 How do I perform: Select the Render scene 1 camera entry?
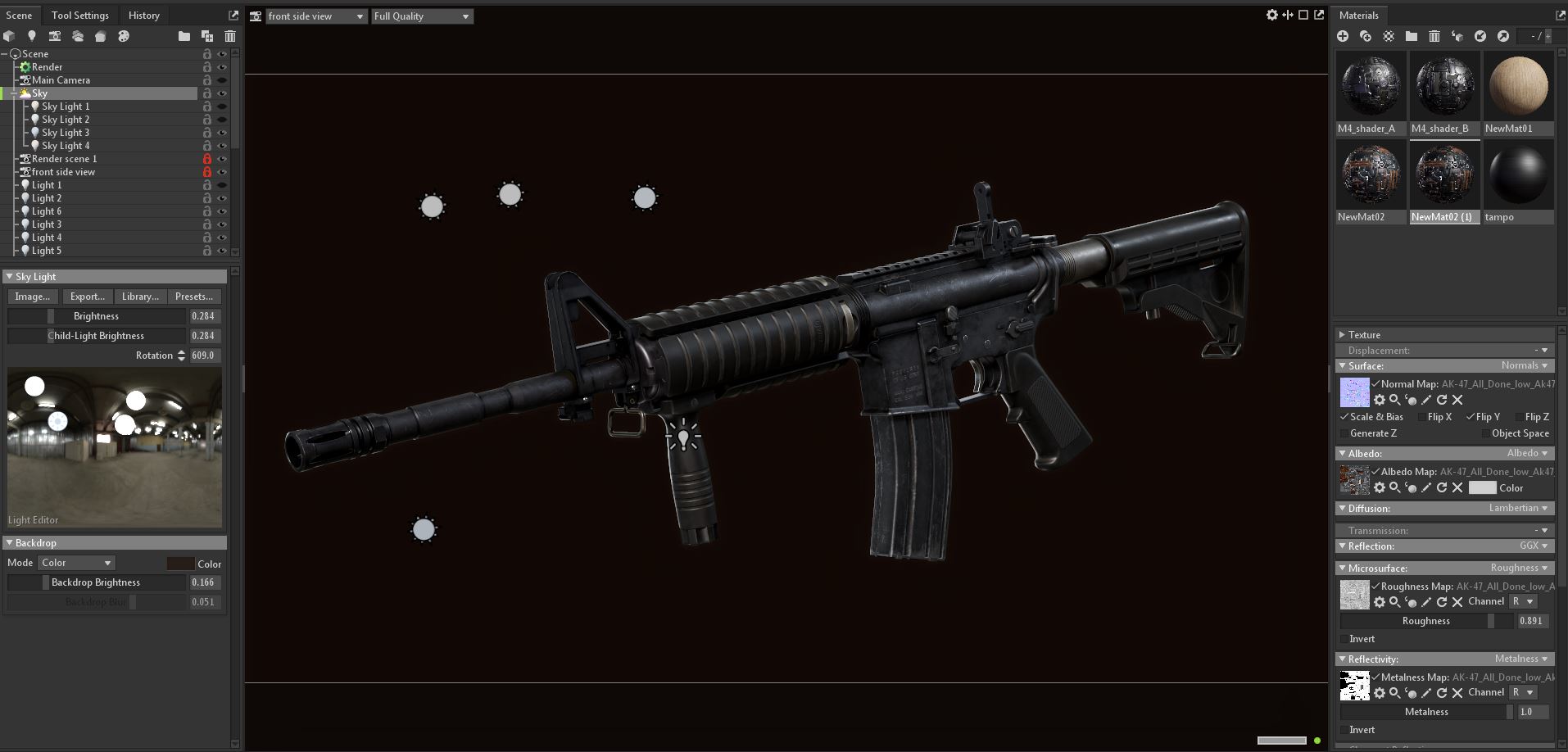[x=64, y=159]
